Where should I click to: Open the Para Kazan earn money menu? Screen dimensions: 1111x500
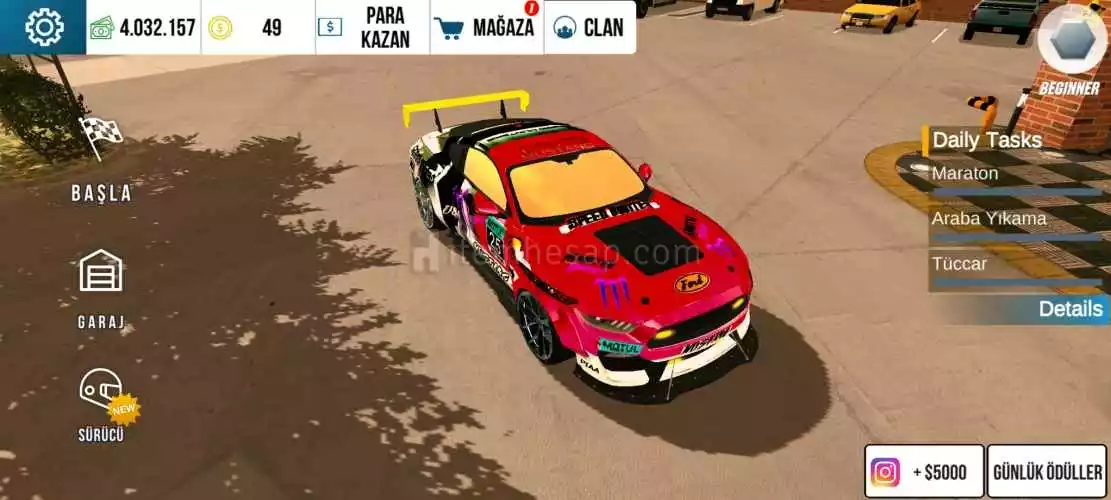(x=372, y=27)
